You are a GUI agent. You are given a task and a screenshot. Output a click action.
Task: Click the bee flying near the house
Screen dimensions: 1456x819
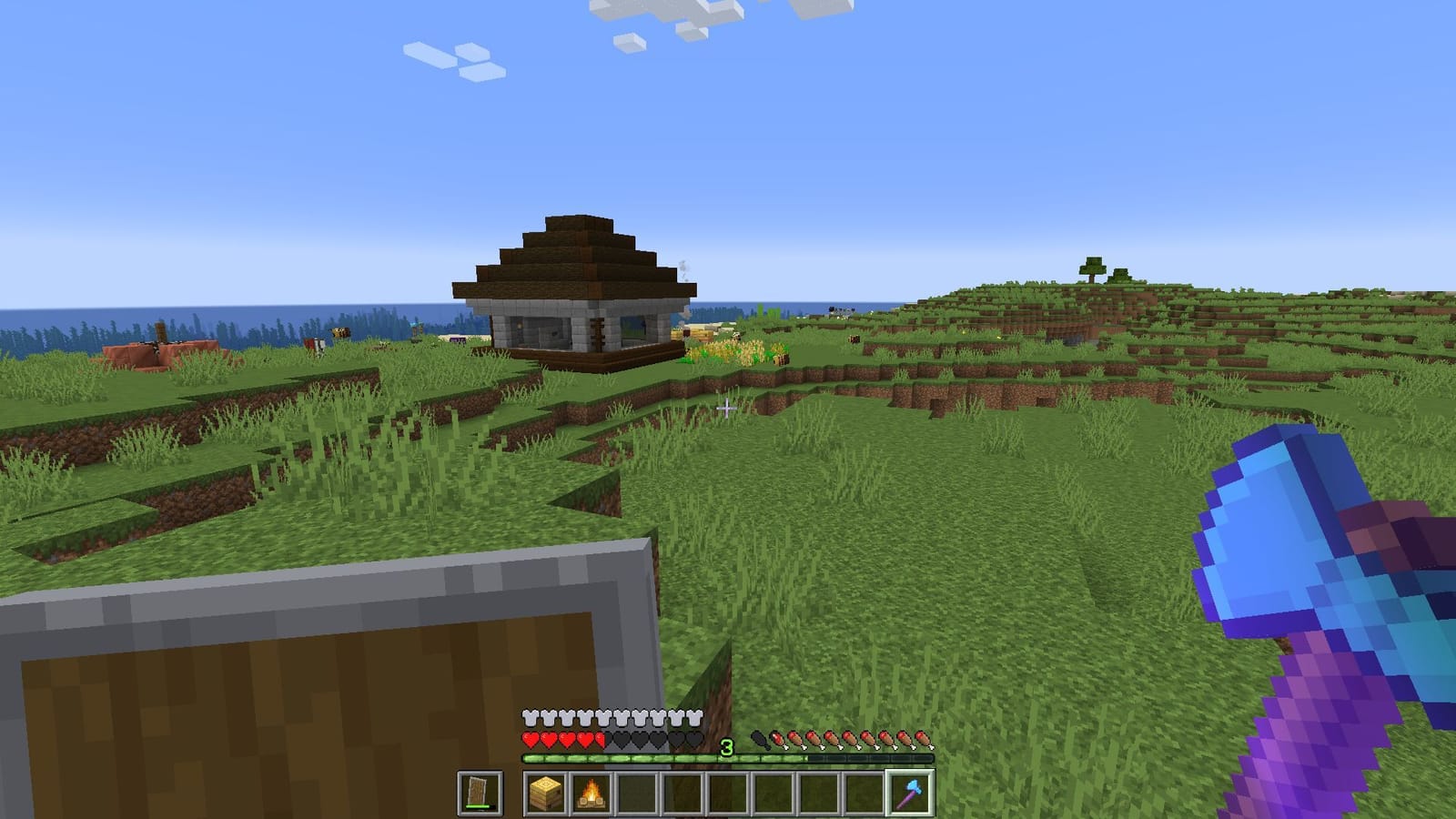tap(341, 333)
